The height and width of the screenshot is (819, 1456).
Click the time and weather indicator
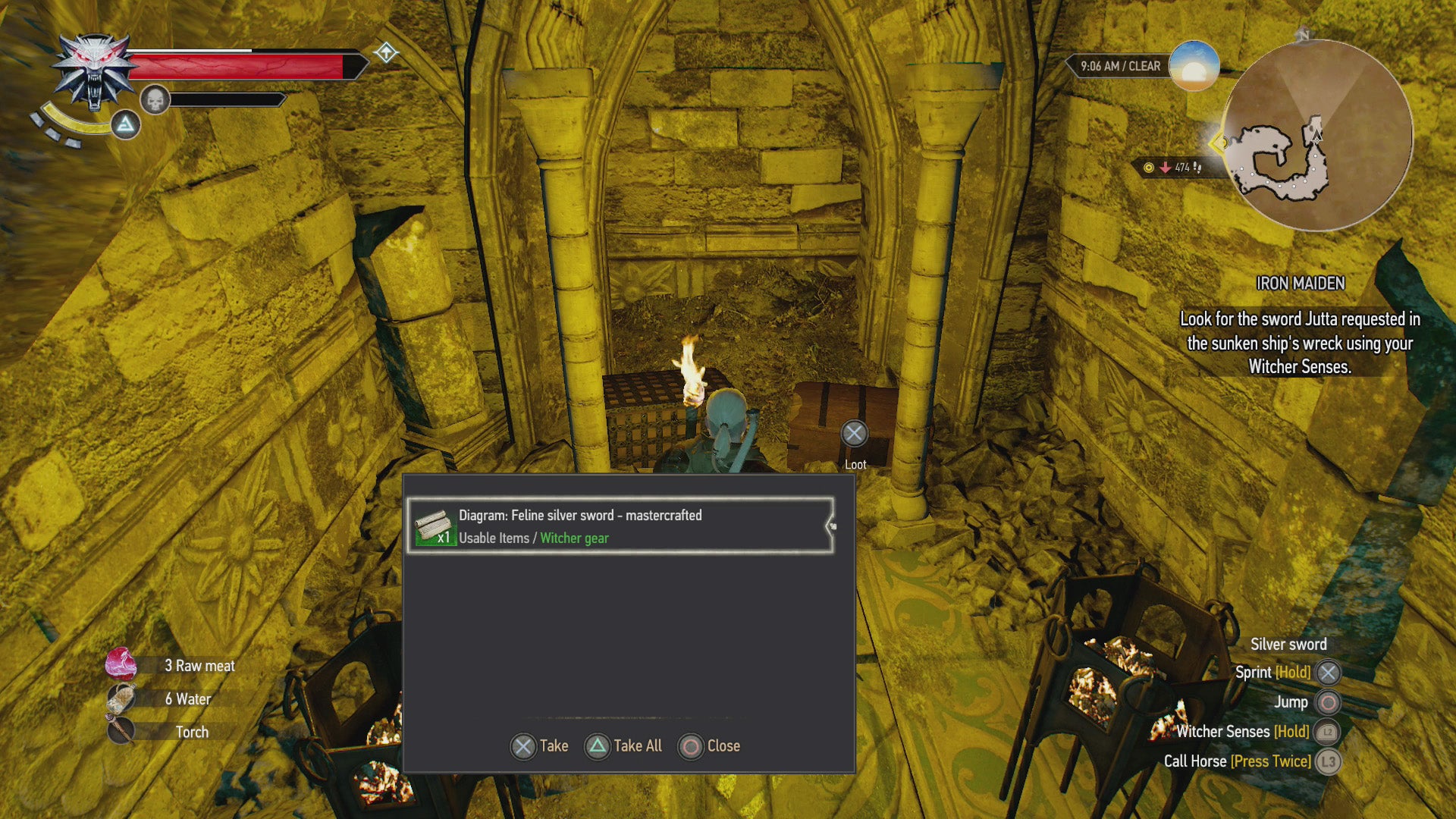point(1120,66)
